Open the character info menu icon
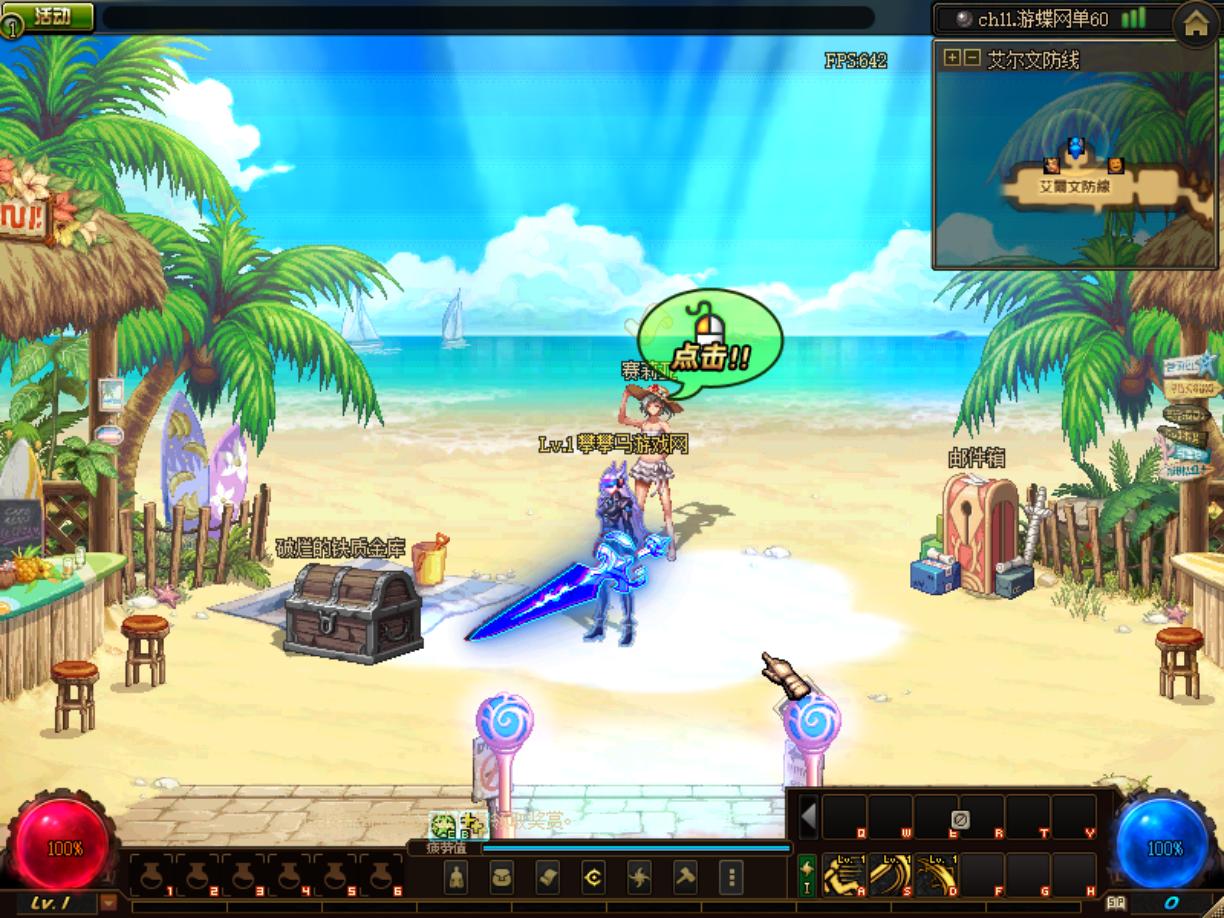This screenshot has height=918, width=1224. 456,878
